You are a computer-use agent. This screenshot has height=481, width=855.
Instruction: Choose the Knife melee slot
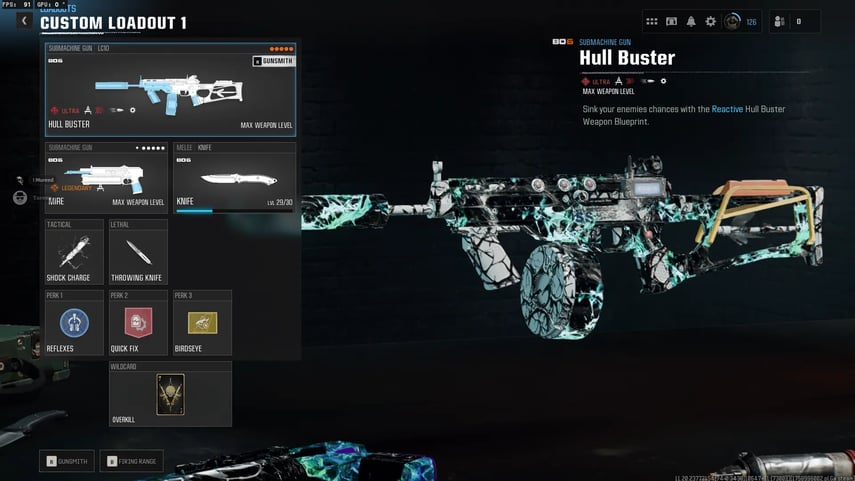pos(235,180)
